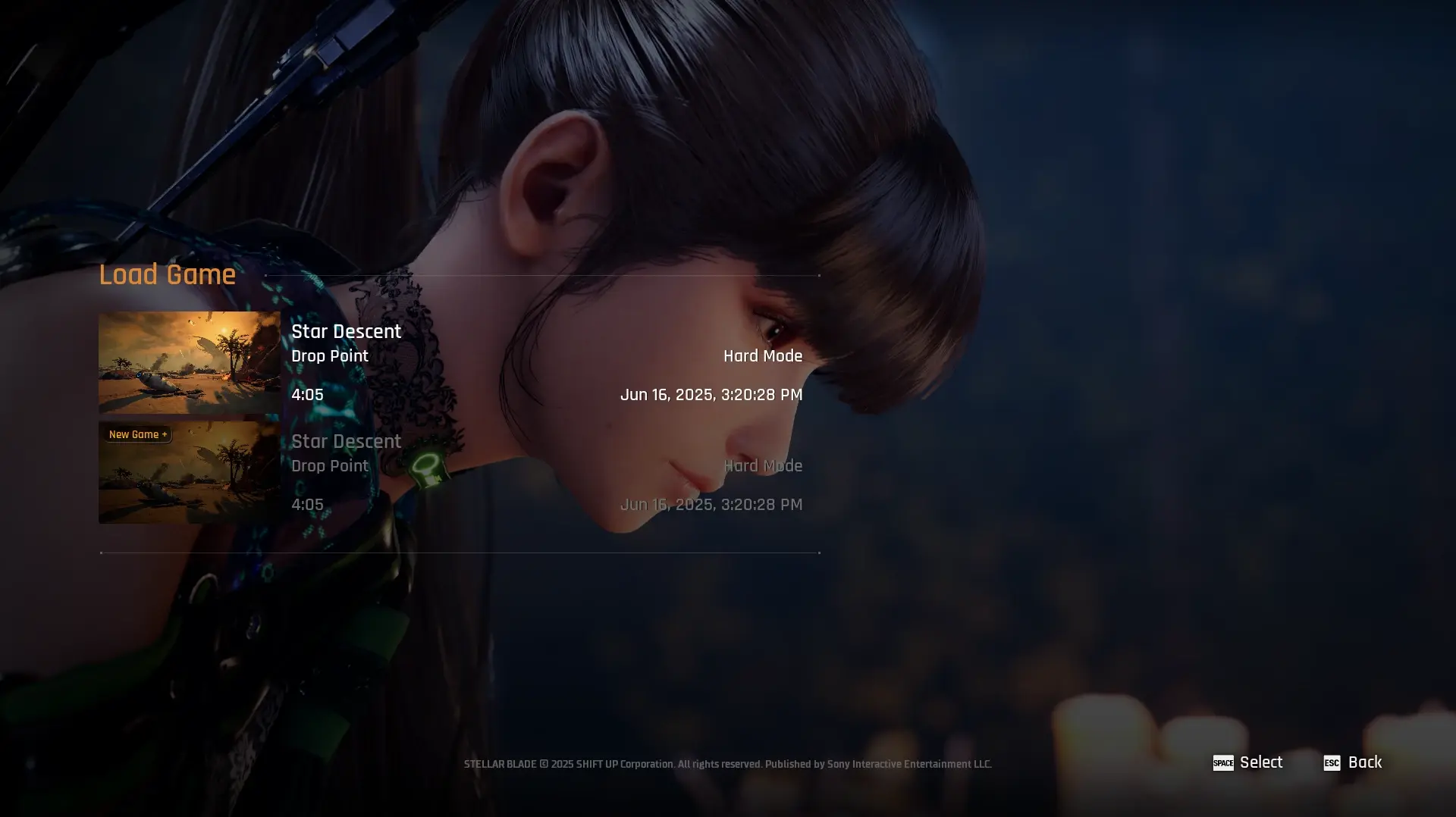This screenshot has height=817, width=1456.
Task: Select the timestamp on the New Game + save
Action: [x=711, y=504]
